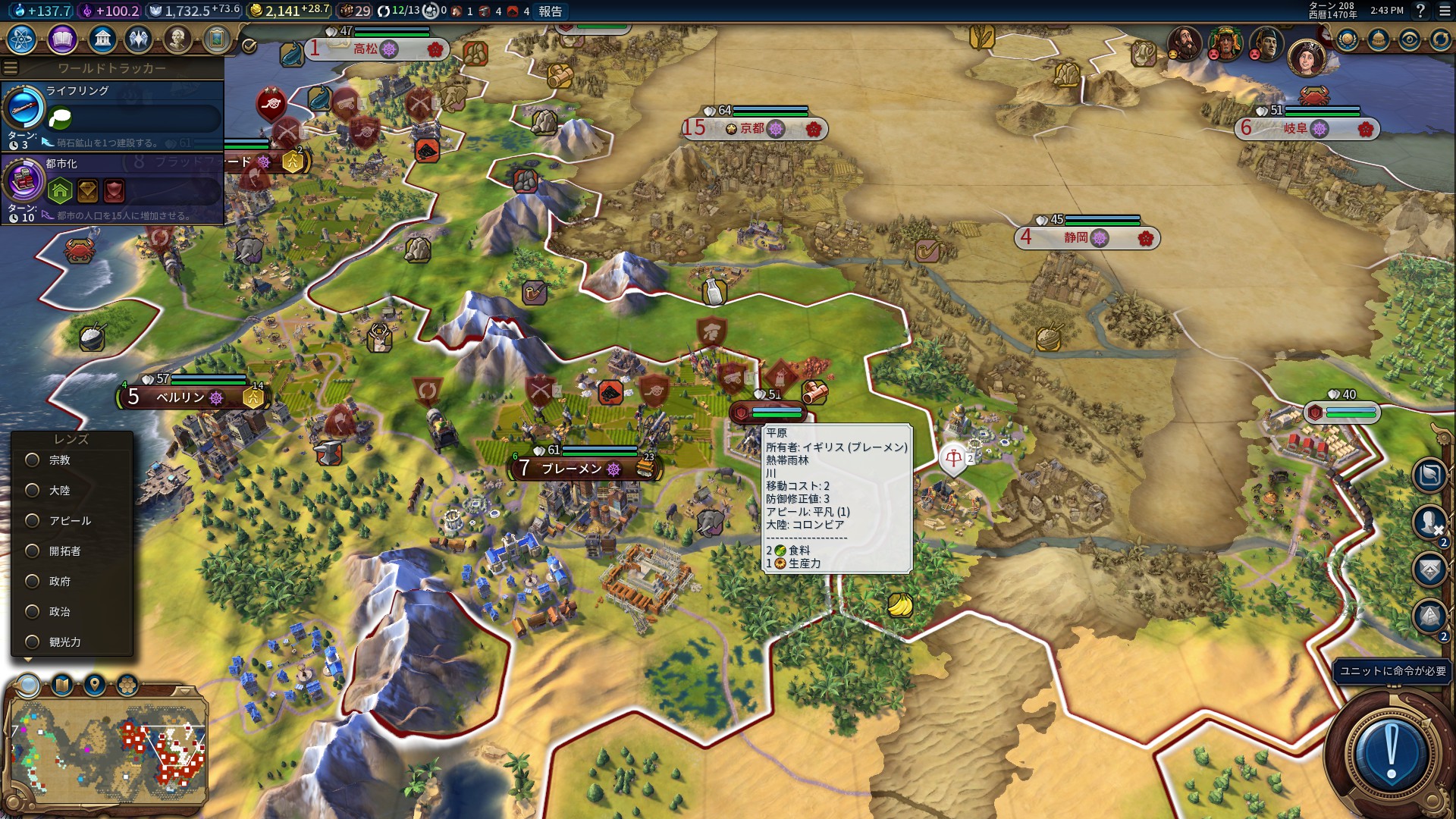Open the 都市化 civic tracker entry
1456x819 pixels.
[114, 188]
